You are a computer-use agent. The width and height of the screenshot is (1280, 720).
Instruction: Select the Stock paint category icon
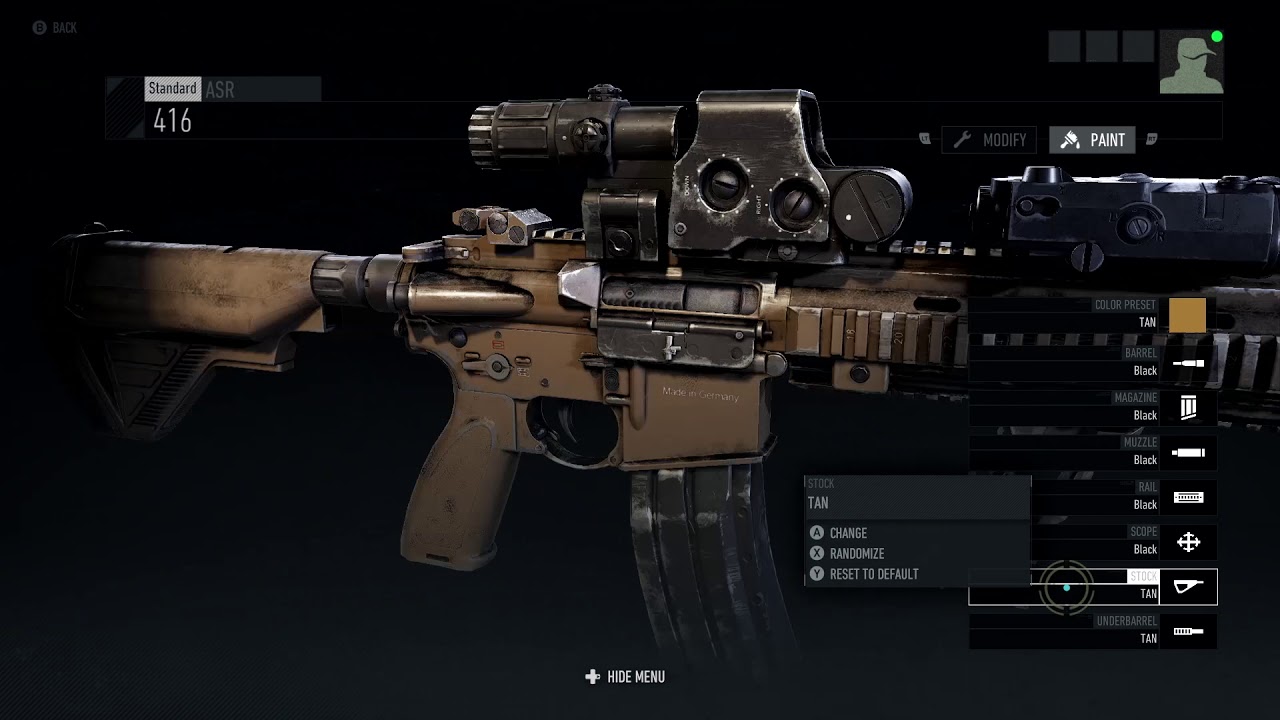[1188, 587]
